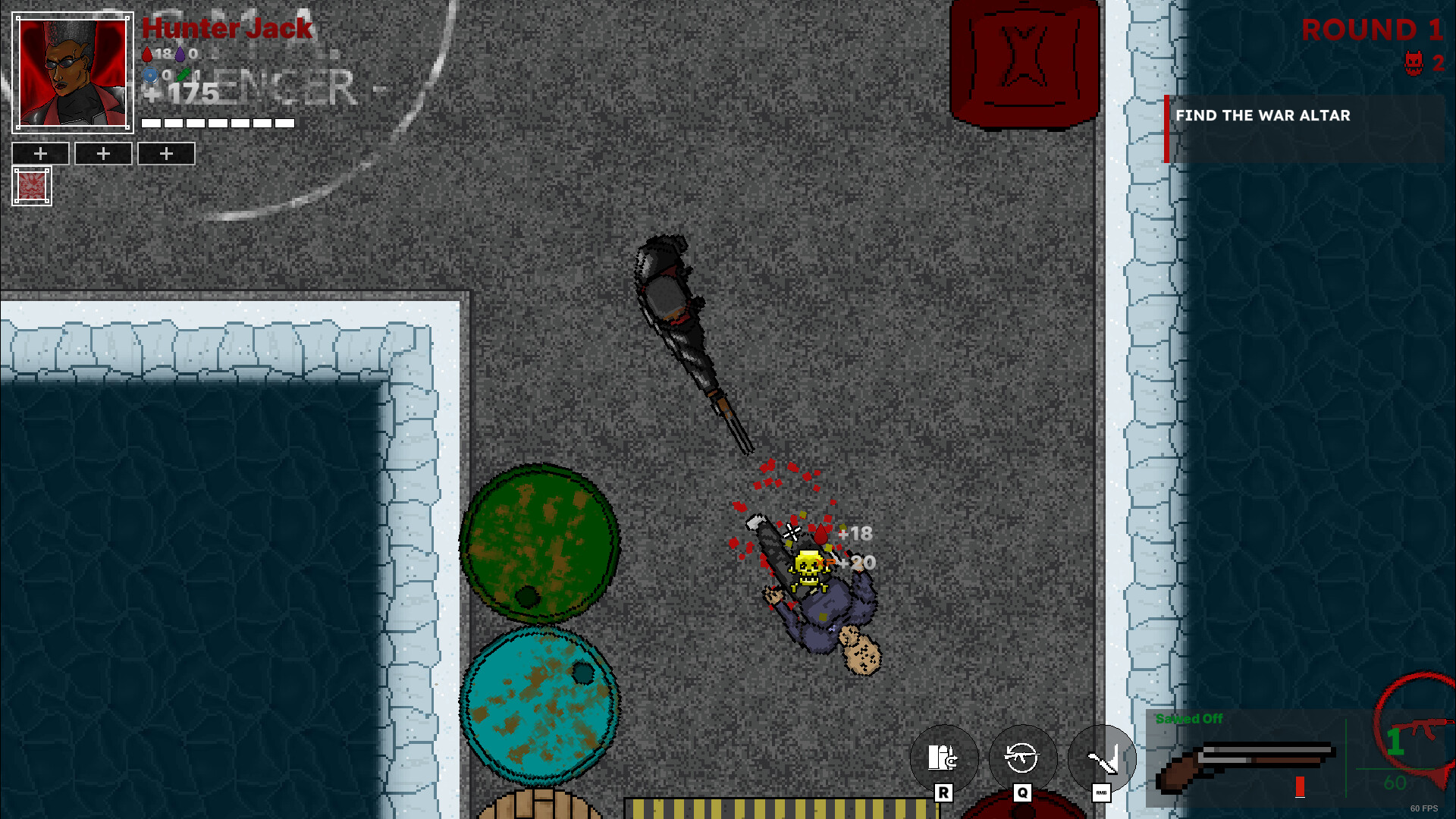Click the red perk item thumbnail below the portrait
The height and width of the screenshot is (819, 1456).
pyautogui.click(x=31, y=184)
